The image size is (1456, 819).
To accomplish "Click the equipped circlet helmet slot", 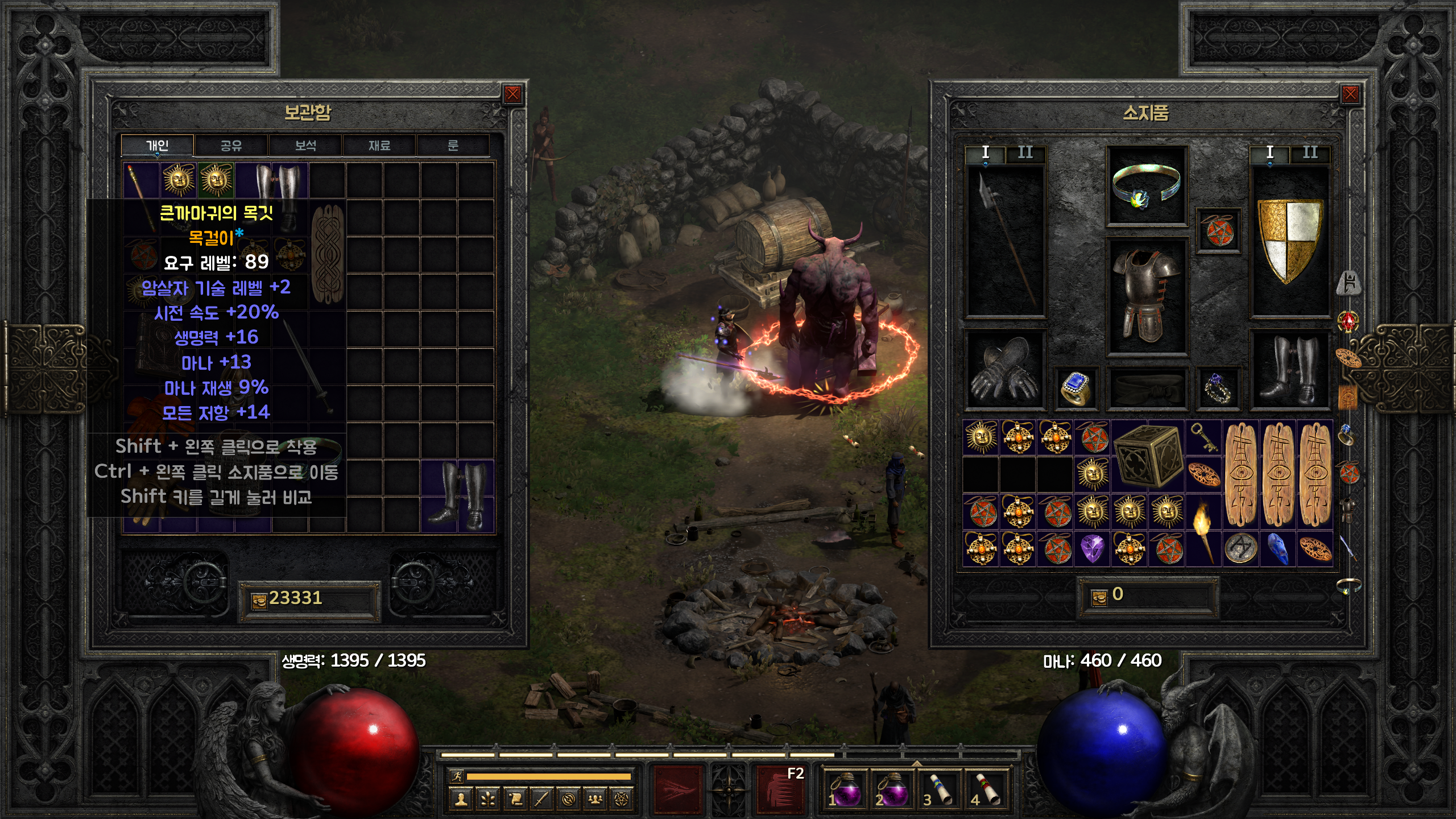I will (x=1146, y=187).
